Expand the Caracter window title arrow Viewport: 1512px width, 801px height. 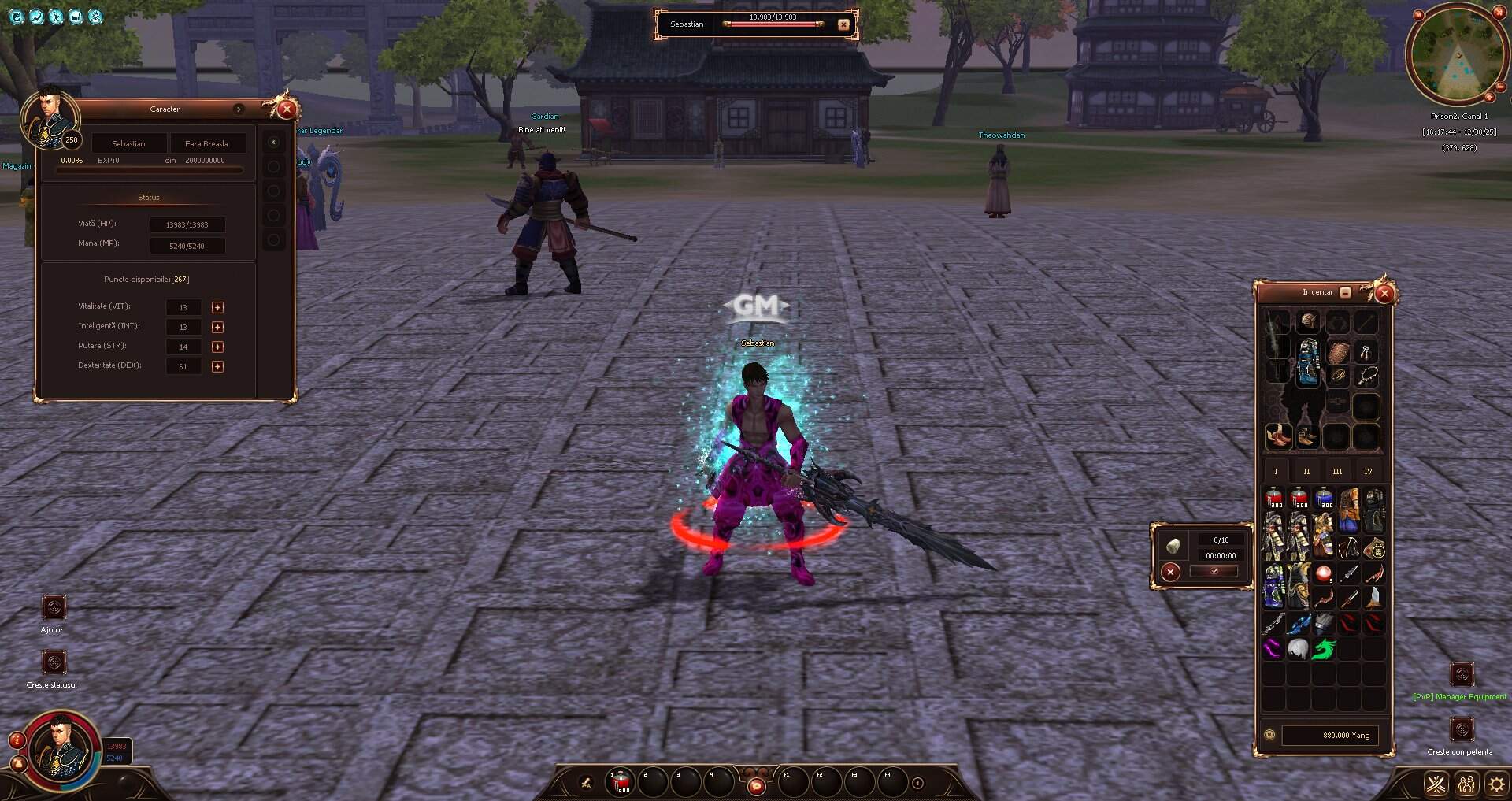click(x=239, y=109)
